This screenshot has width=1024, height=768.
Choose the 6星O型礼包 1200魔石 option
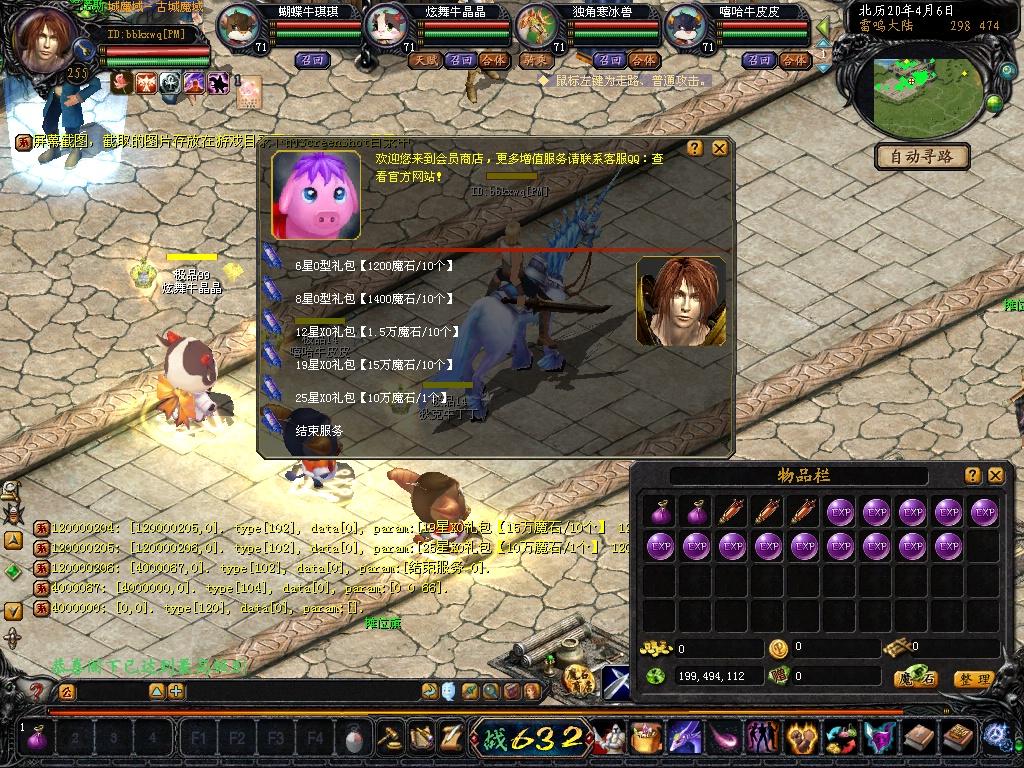click(374, 266)
